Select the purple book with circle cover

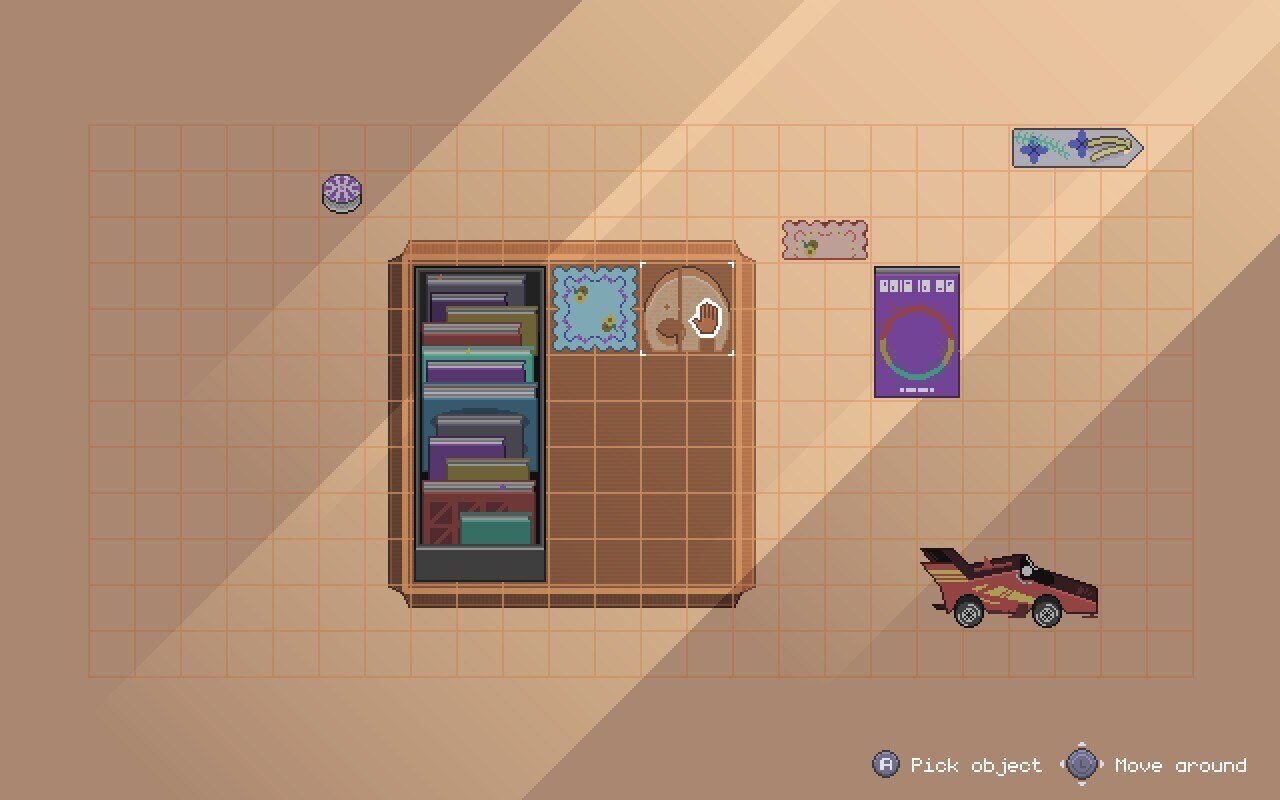[917, 332]
